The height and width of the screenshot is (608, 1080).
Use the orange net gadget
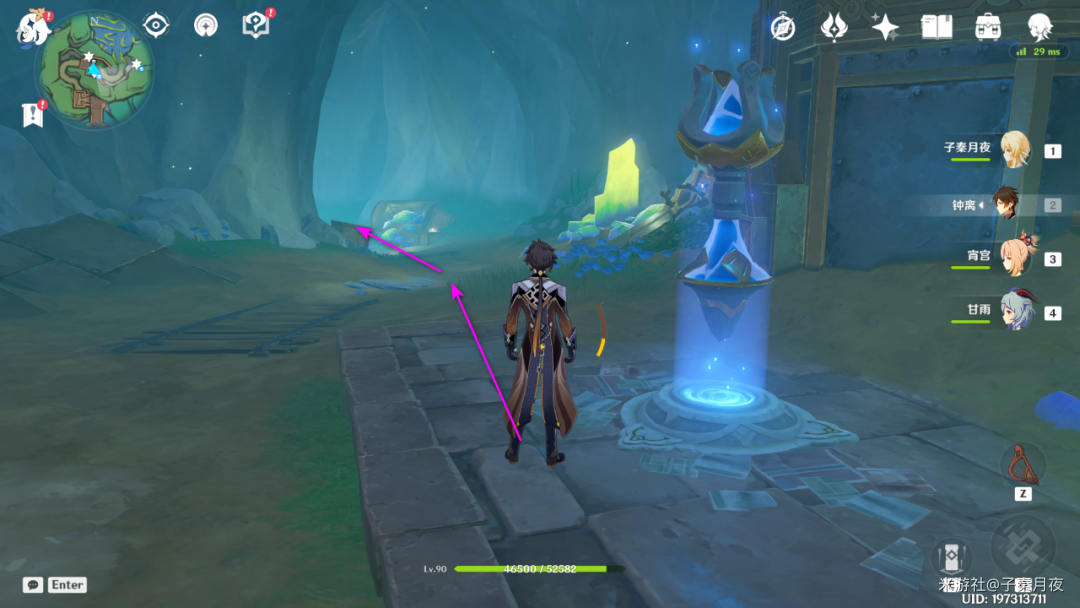pyautogui.click(x=1022, y=463)
